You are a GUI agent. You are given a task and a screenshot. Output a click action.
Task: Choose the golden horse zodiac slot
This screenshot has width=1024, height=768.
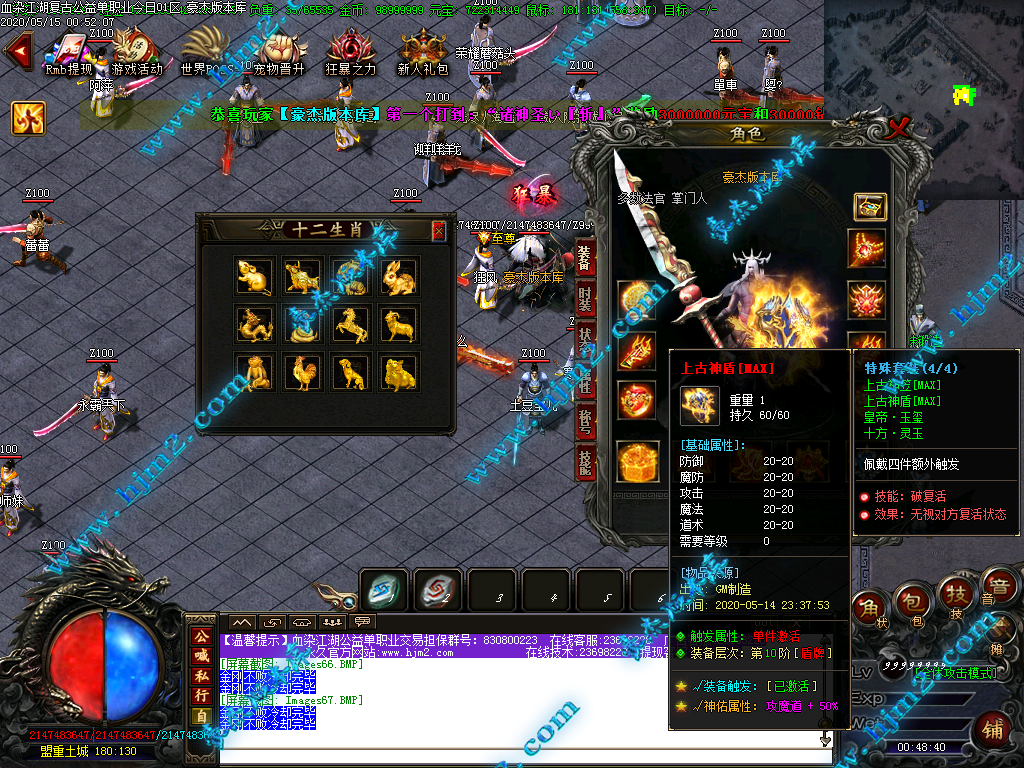(350, 325)
